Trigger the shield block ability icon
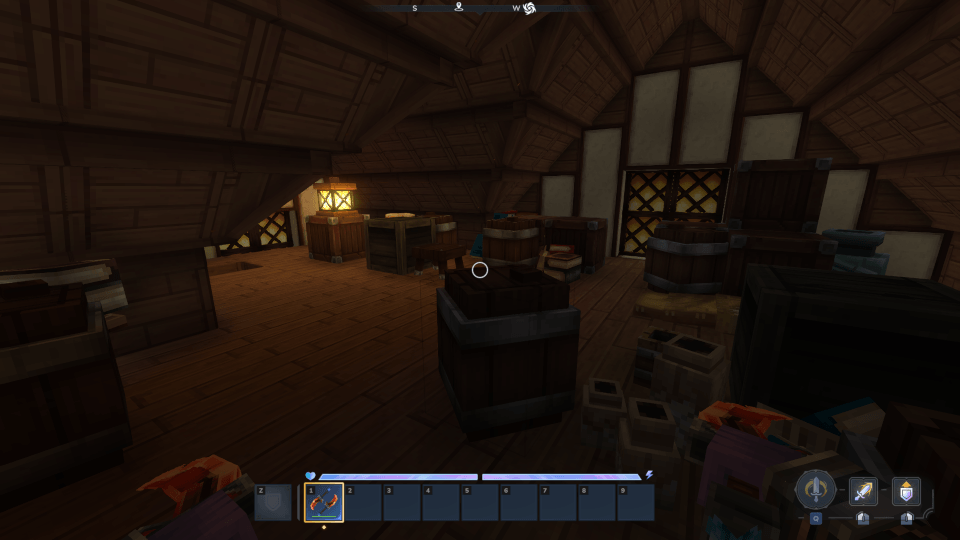 [906, 491]
